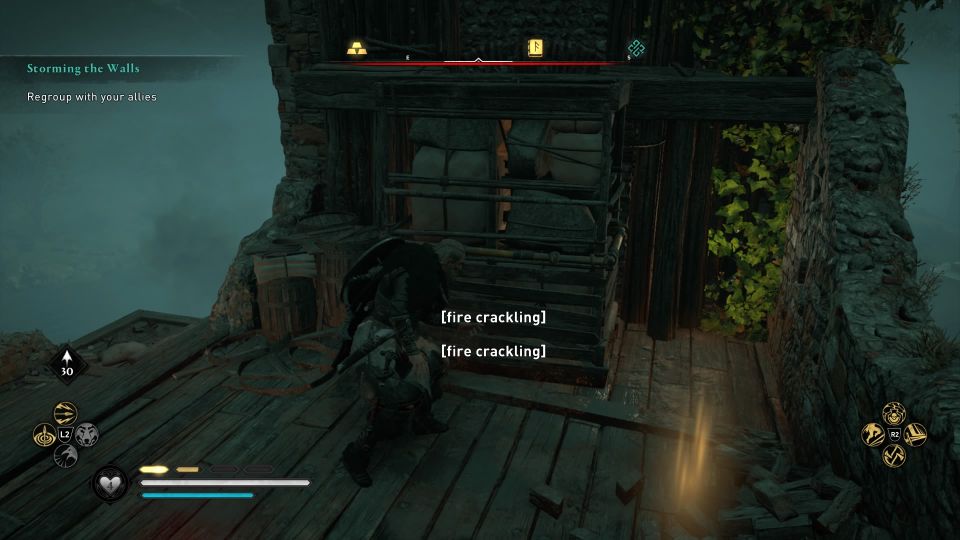
Task: Activate the target-rings ranged ability
Action: point(44,435)
